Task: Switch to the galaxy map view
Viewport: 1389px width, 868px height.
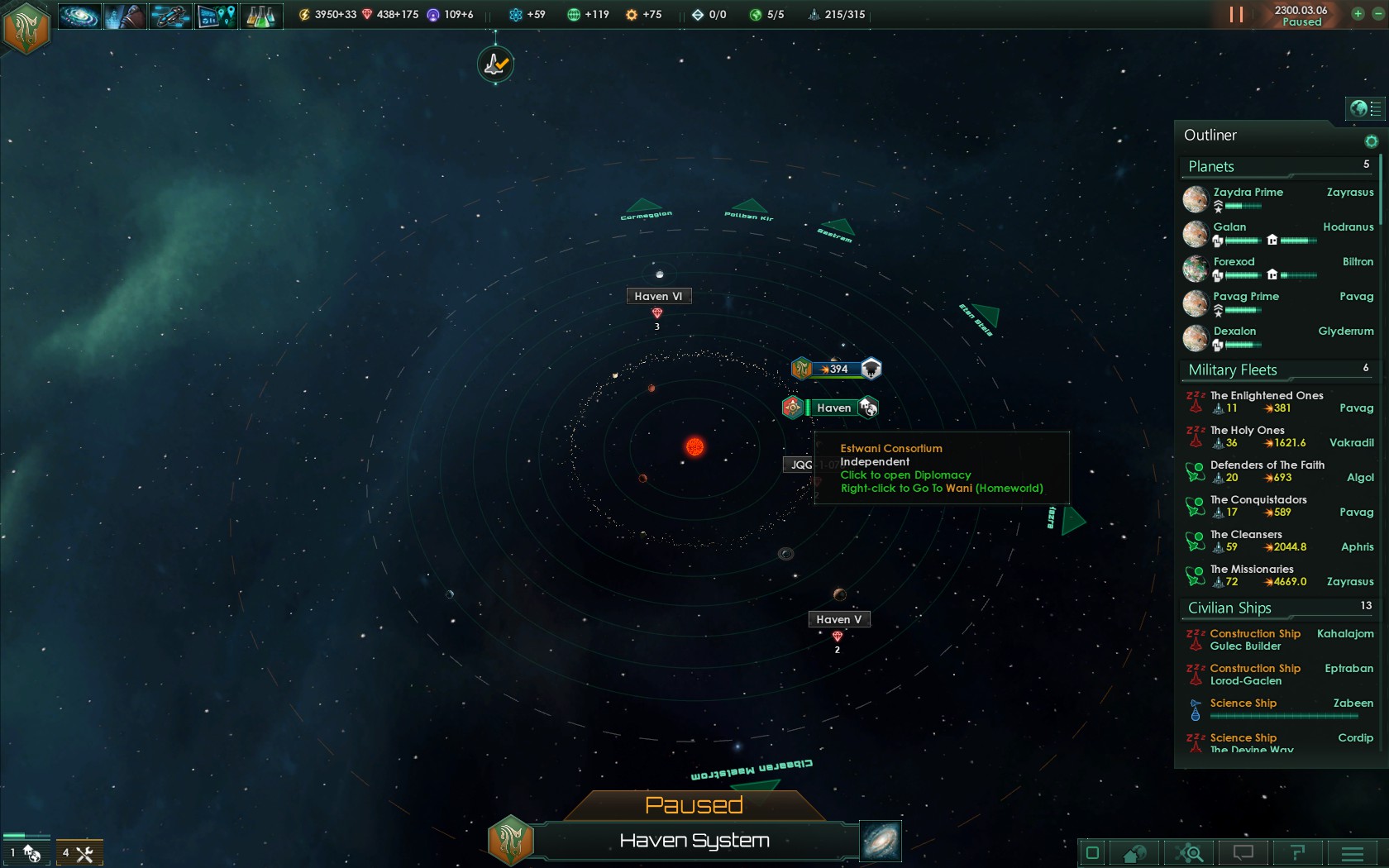Action: (x=880, y=841)
